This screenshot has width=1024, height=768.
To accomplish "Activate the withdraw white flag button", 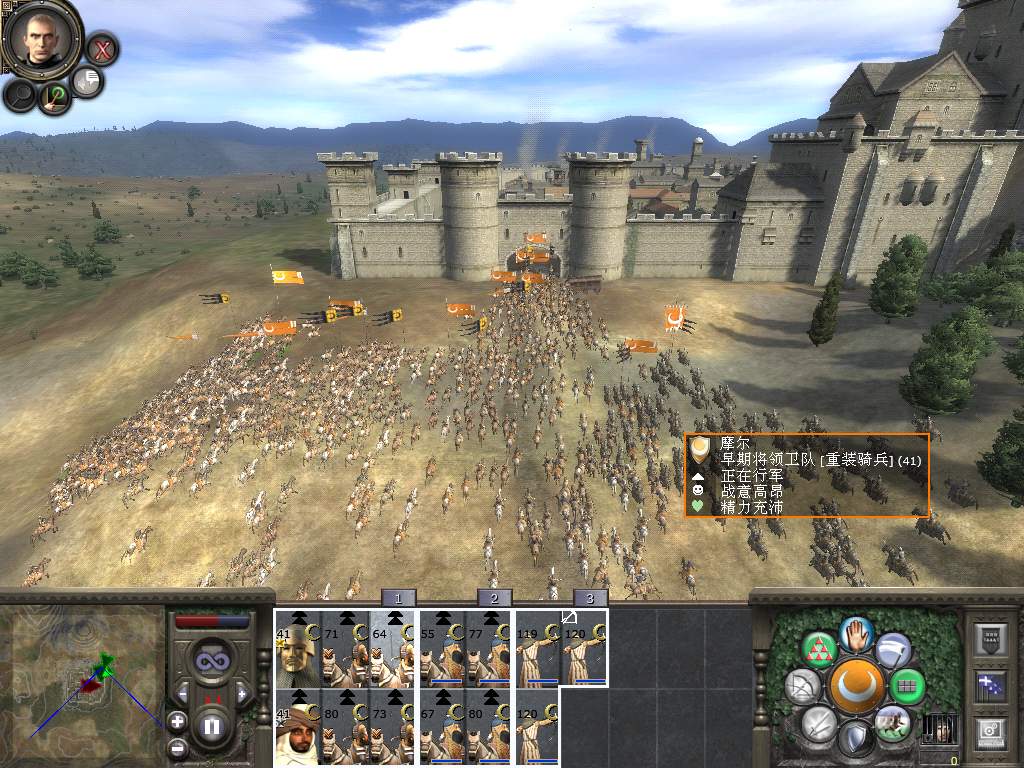I will click(894, 651).
